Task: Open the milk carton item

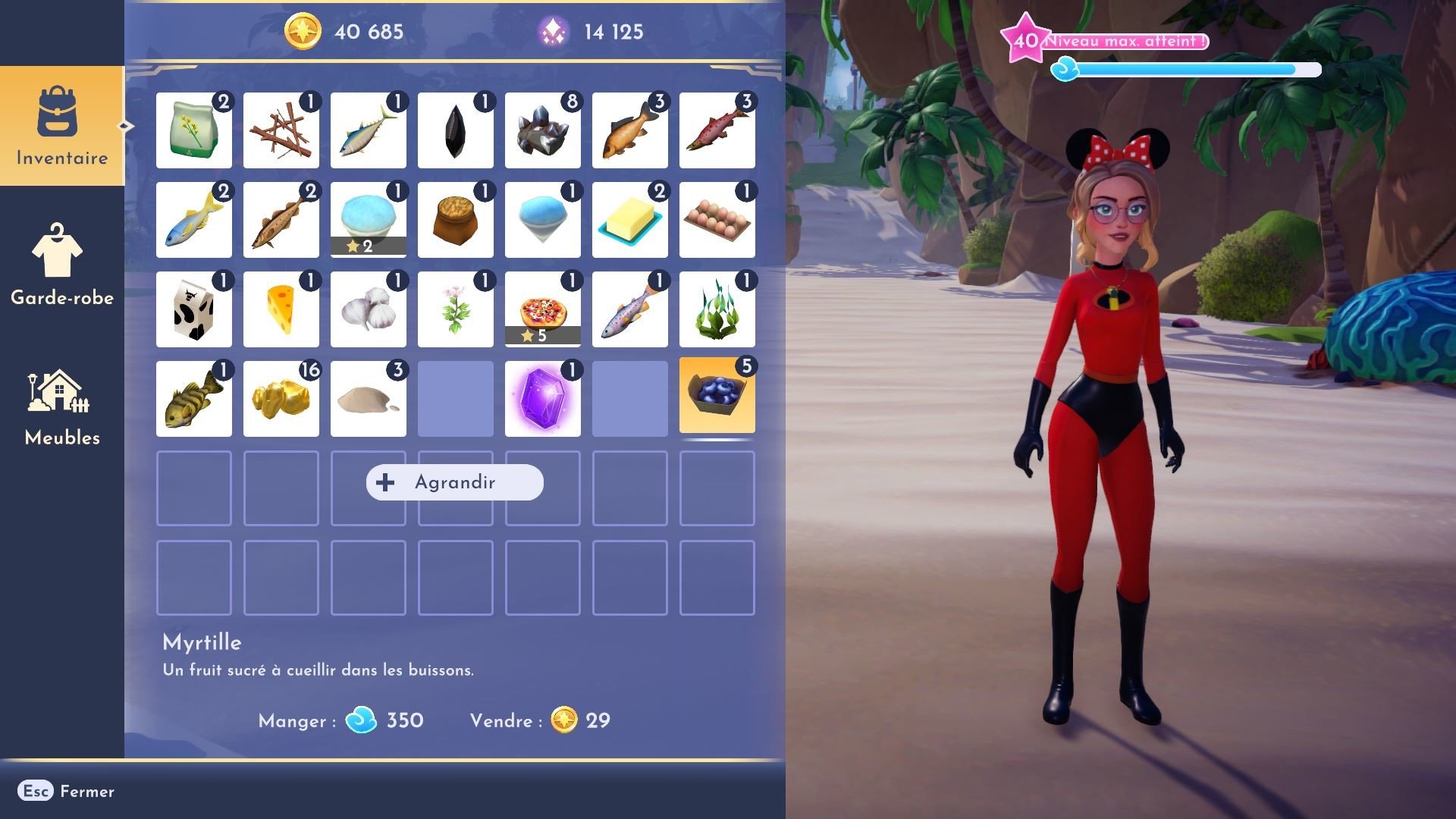Action: 193,309
